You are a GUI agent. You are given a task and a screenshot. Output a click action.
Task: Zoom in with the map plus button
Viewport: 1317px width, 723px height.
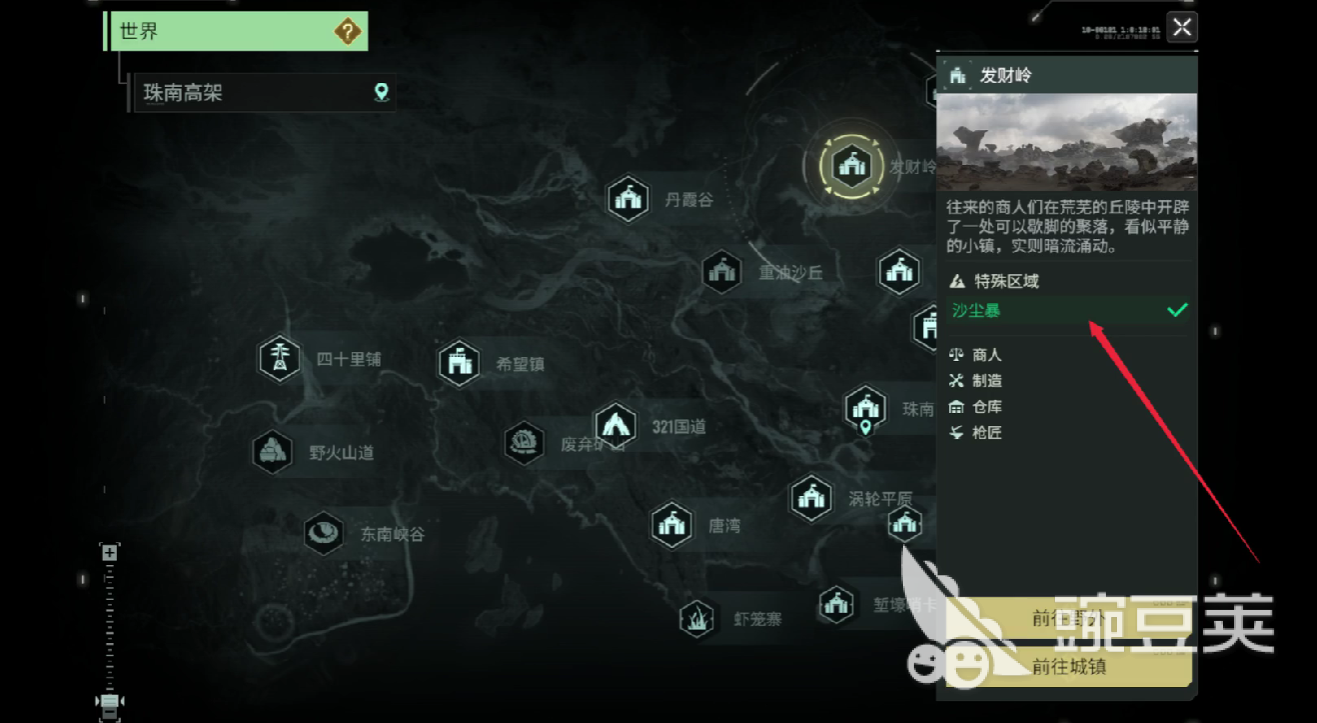(110, 553)
